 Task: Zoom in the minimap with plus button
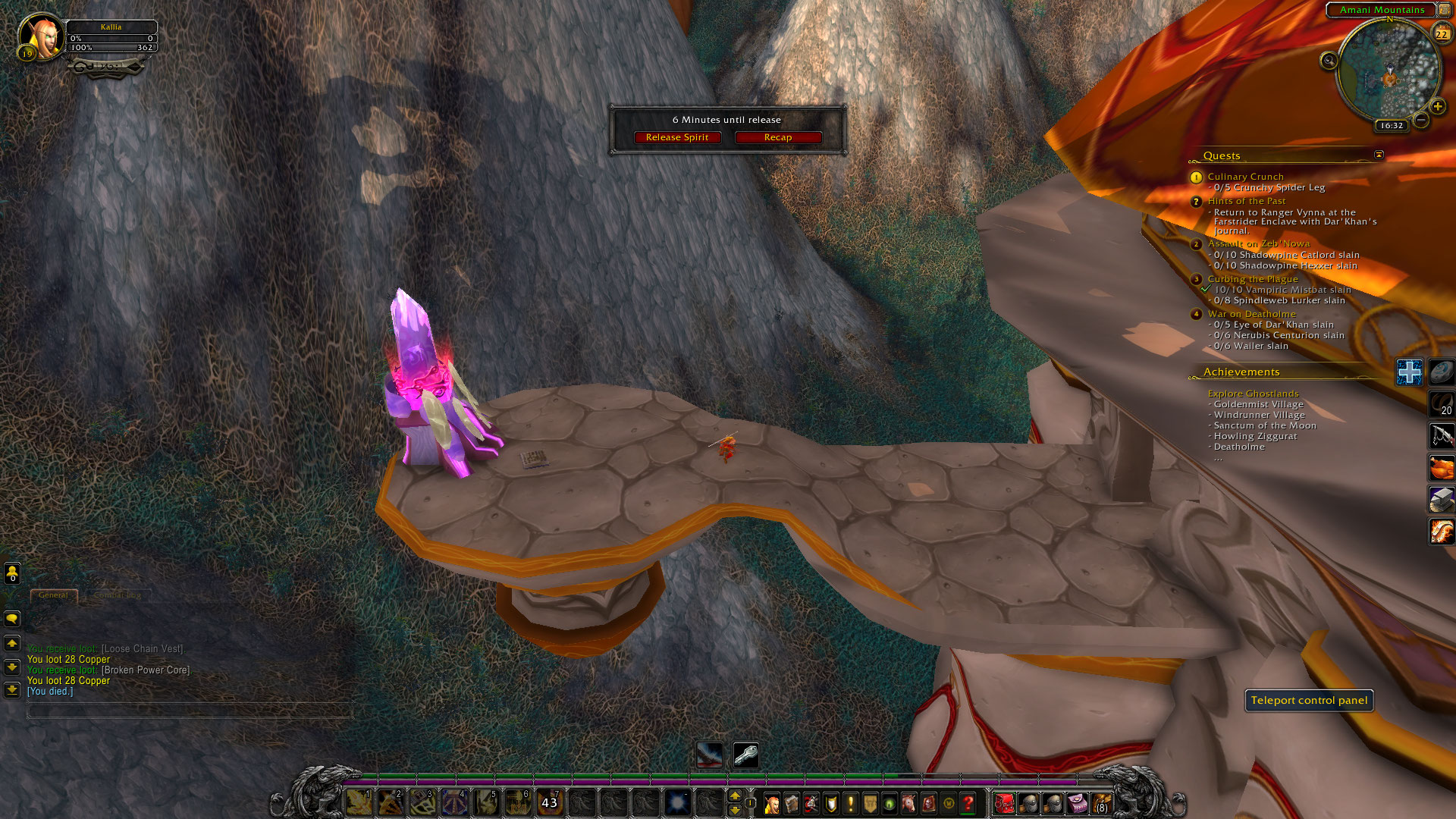(1437, 107)
